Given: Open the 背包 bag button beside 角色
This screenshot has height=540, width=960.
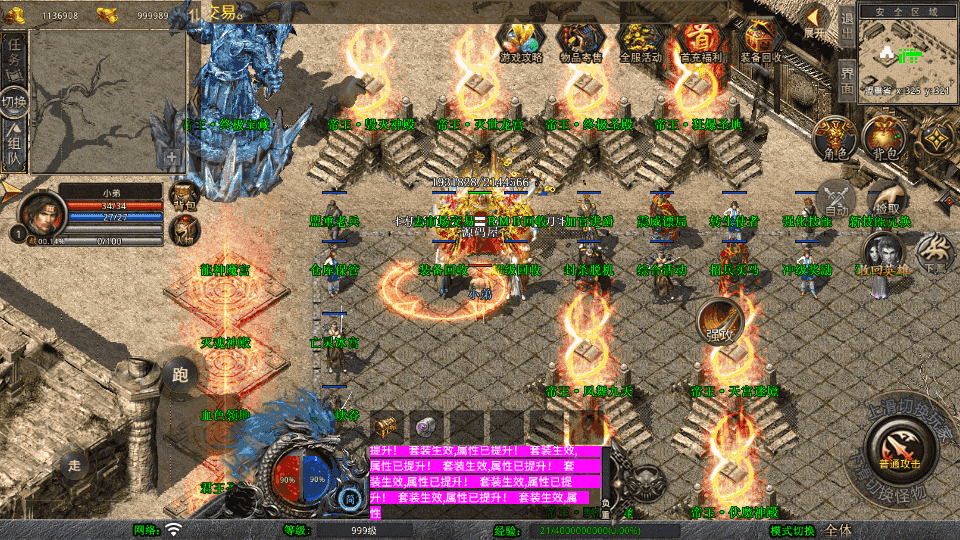Looking at the screenshot, I should click(884, 138).
